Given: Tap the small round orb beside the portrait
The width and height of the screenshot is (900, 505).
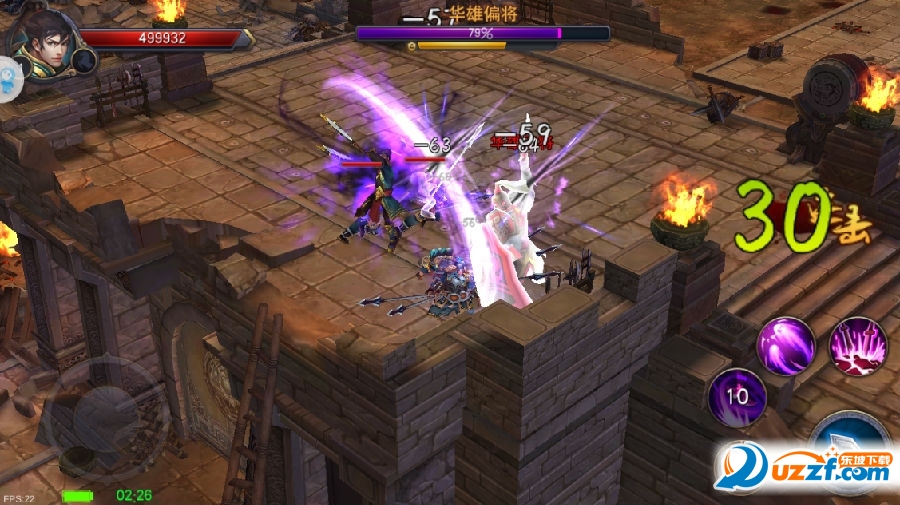Looking at the screenshot, I should 84,61.
